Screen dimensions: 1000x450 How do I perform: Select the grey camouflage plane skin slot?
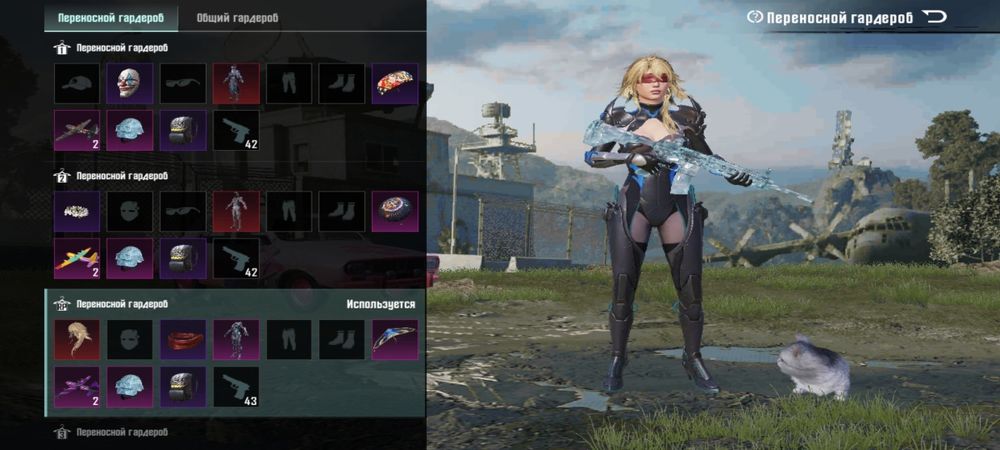coord(76,130)
